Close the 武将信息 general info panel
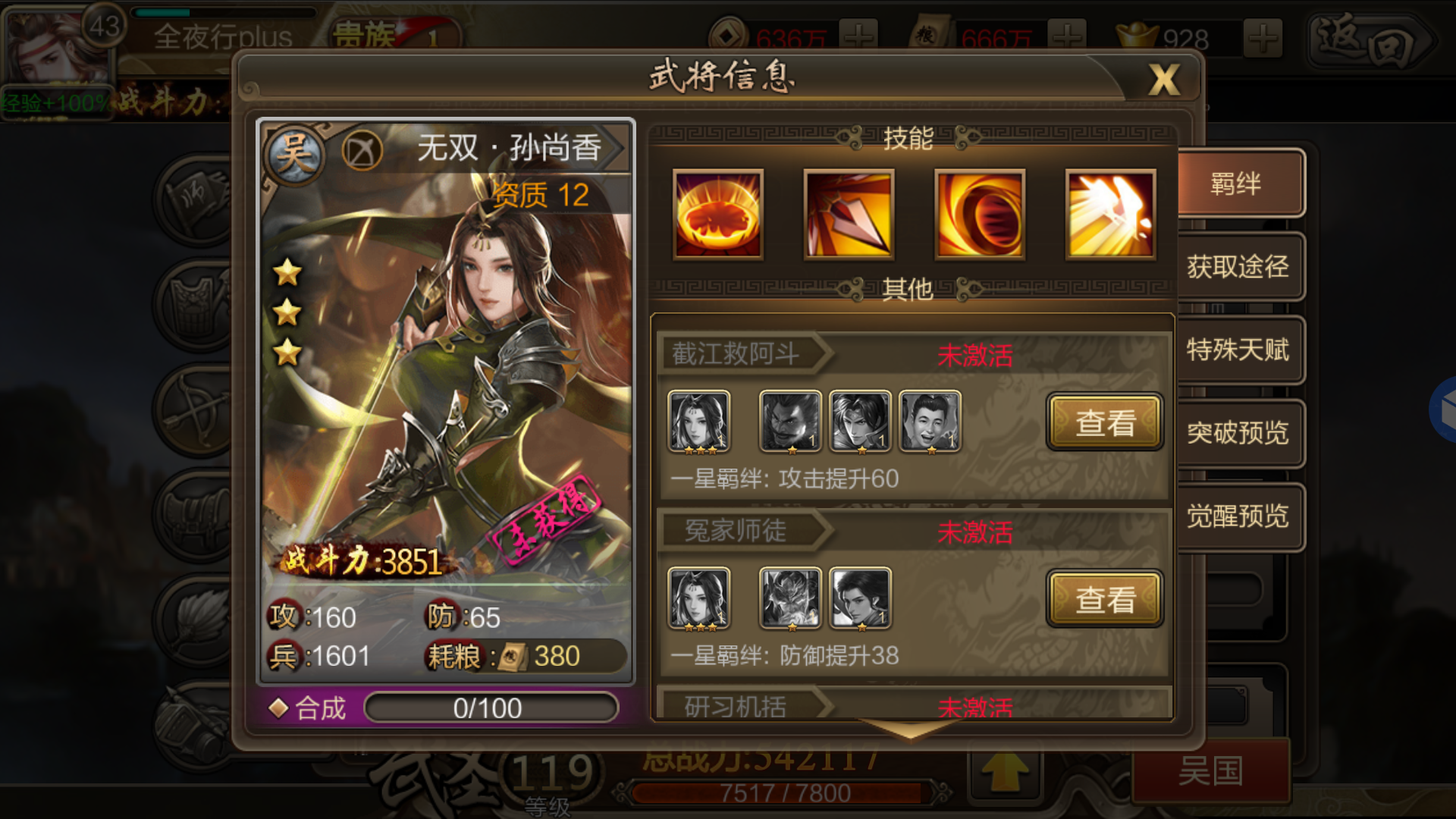Viewport: 1456px width, 819px height. pyautogui.click(x=1163, y=79)
